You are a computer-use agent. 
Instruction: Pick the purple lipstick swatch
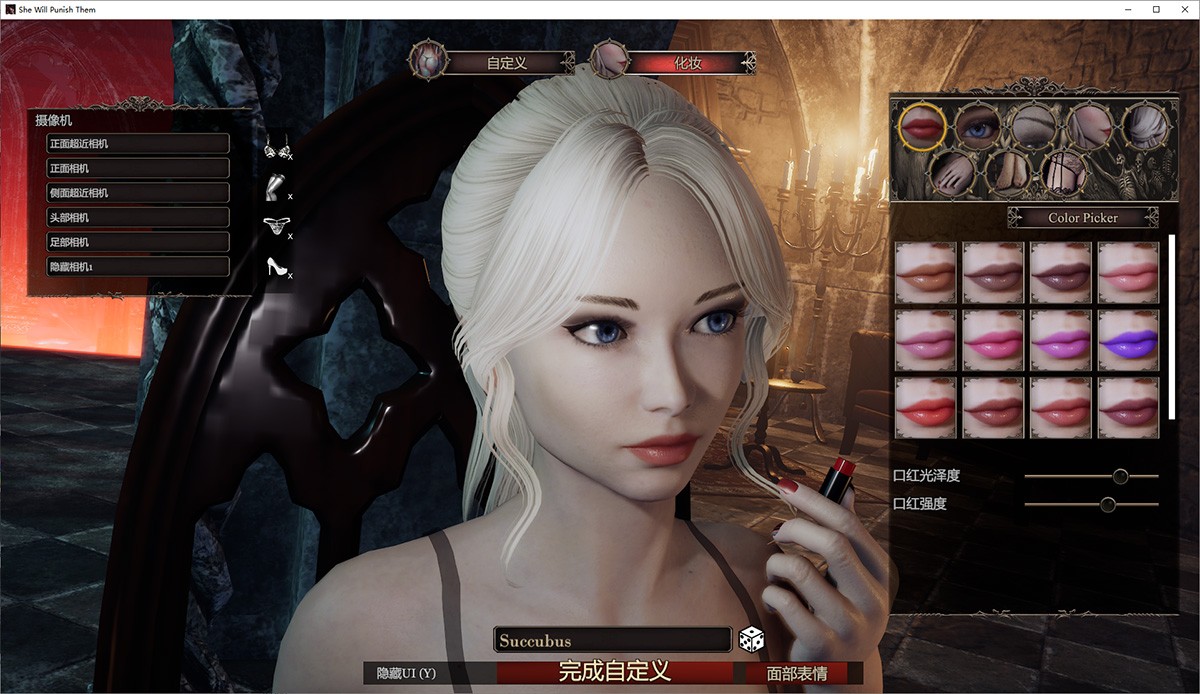(x=1128, y=340)
